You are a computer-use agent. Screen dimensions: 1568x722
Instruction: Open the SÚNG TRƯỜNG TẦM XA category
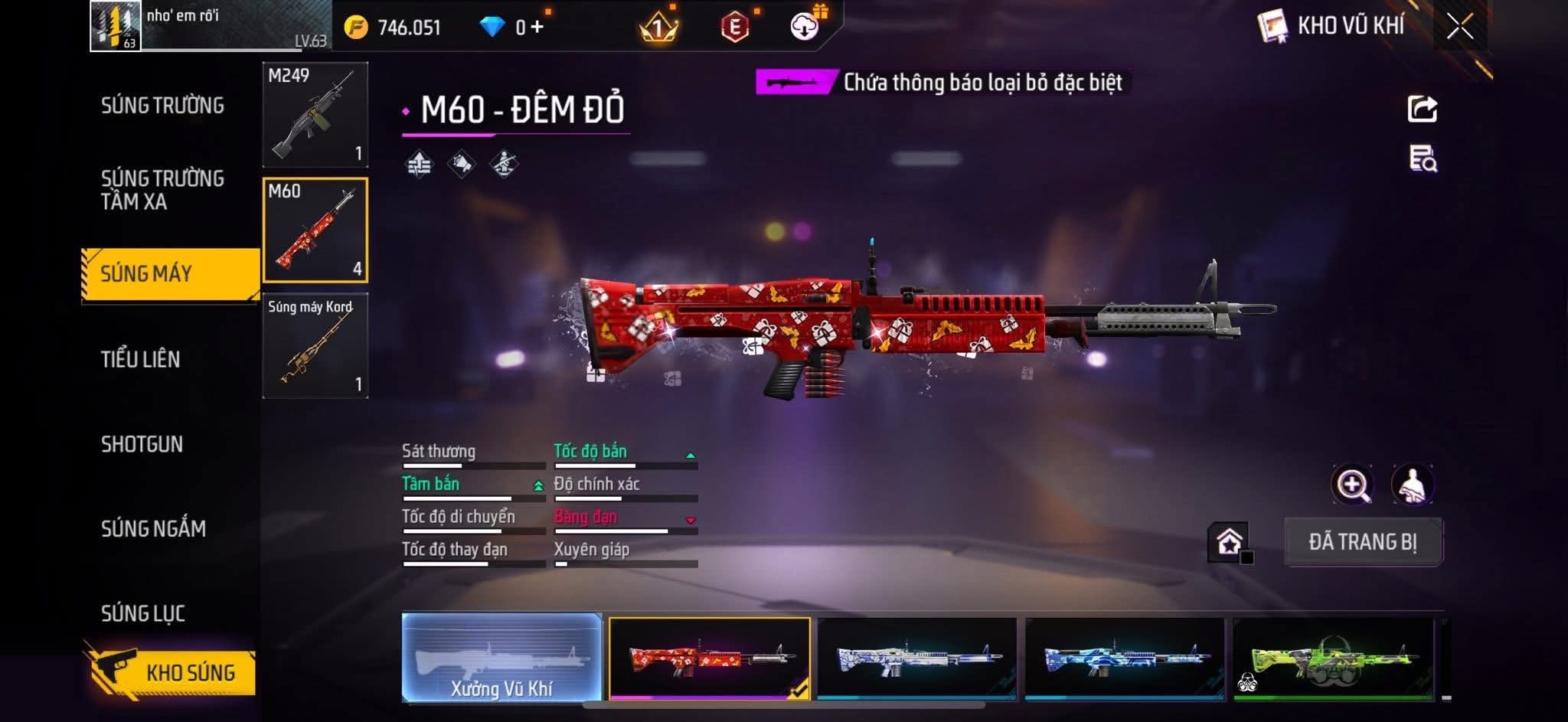162,190
